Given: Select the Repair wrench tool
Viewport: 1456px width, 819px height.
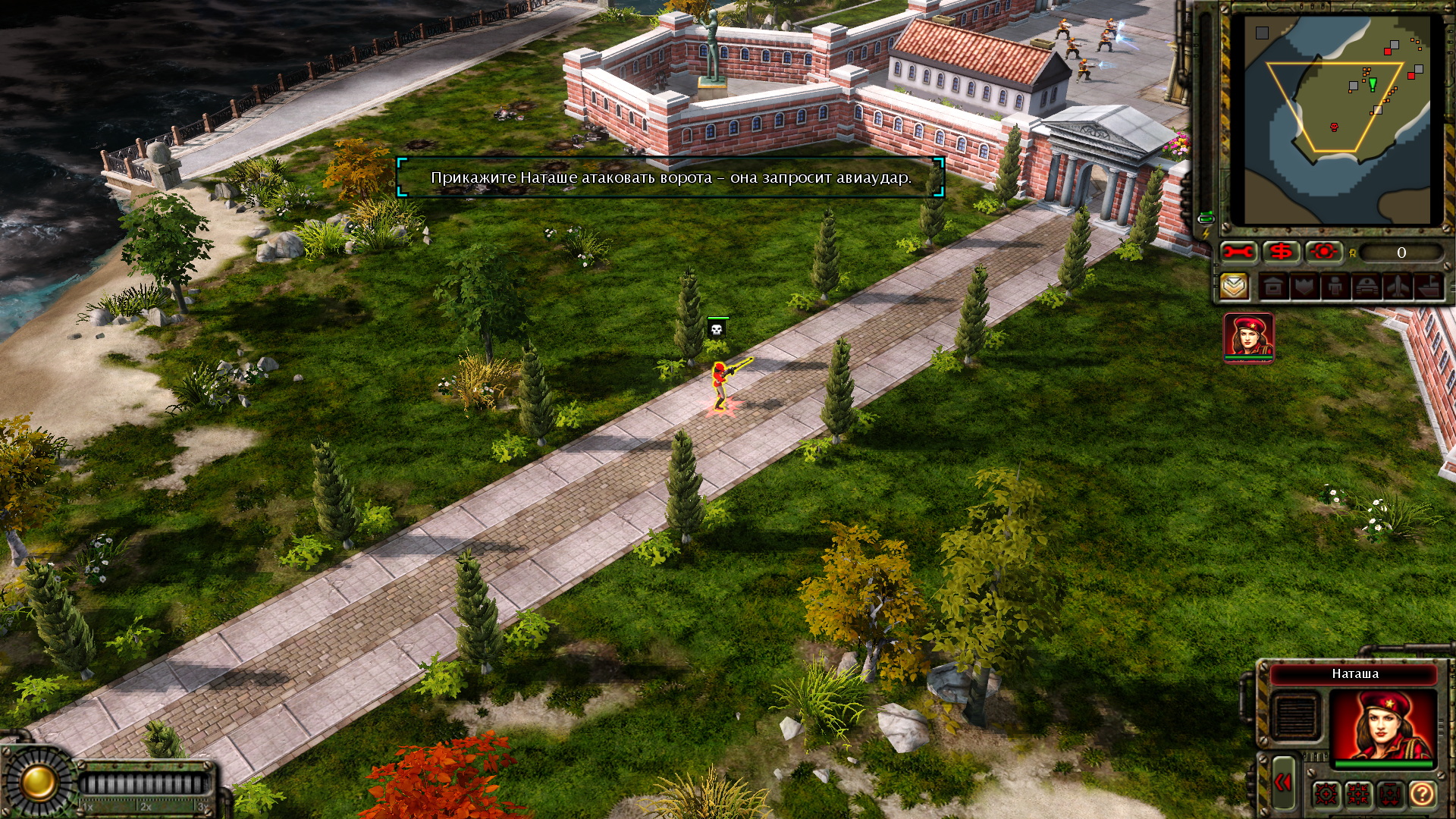Looking at the screenshot, I should pyautogui.click(x=1240, y=251).
